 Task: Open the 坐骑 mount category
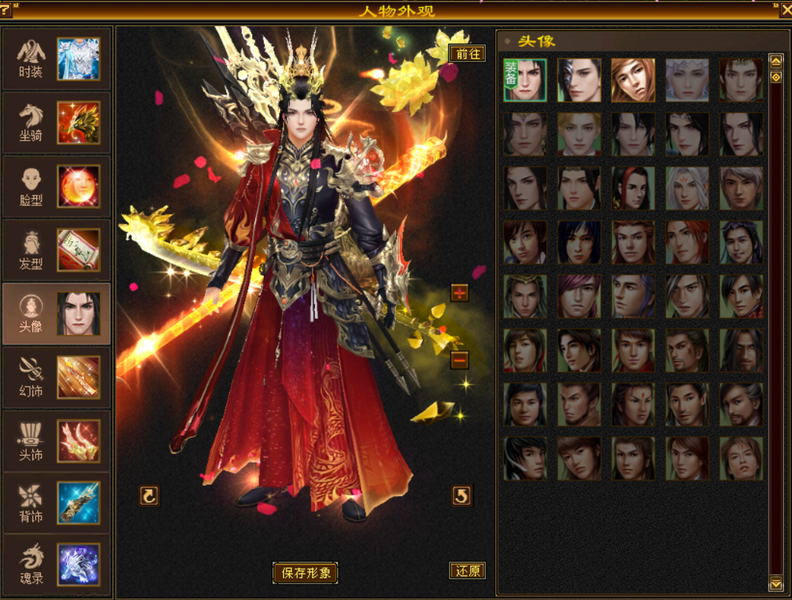coord(56,122)
